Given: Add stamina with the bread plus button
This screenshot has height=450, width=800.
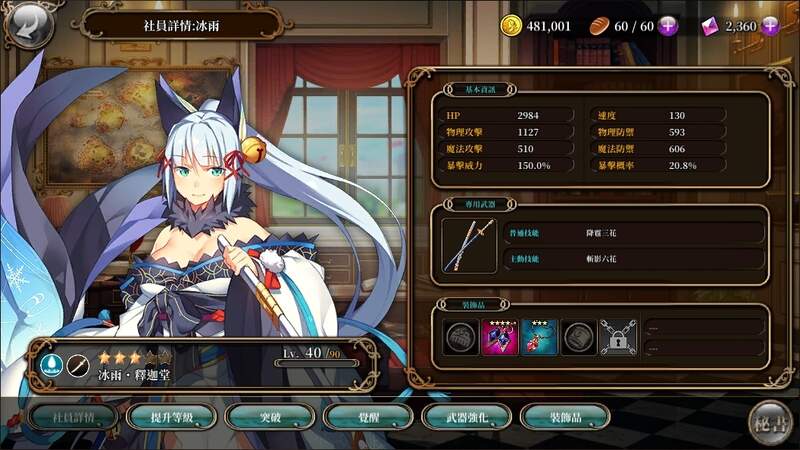Looking at the screenshot, I should click(667, 27).
